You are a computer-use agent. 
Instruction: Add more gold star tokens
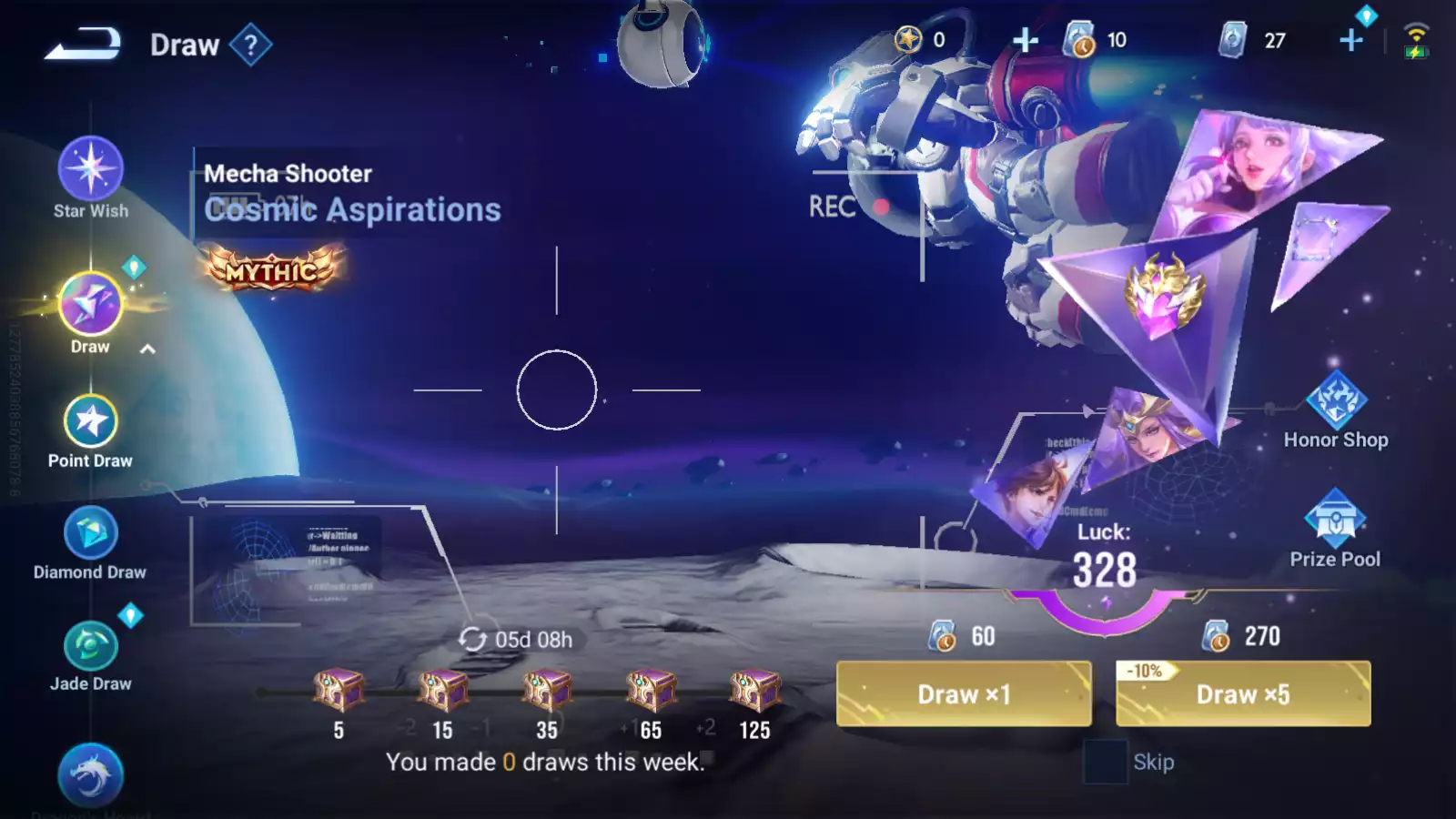tap(1026, 40)
